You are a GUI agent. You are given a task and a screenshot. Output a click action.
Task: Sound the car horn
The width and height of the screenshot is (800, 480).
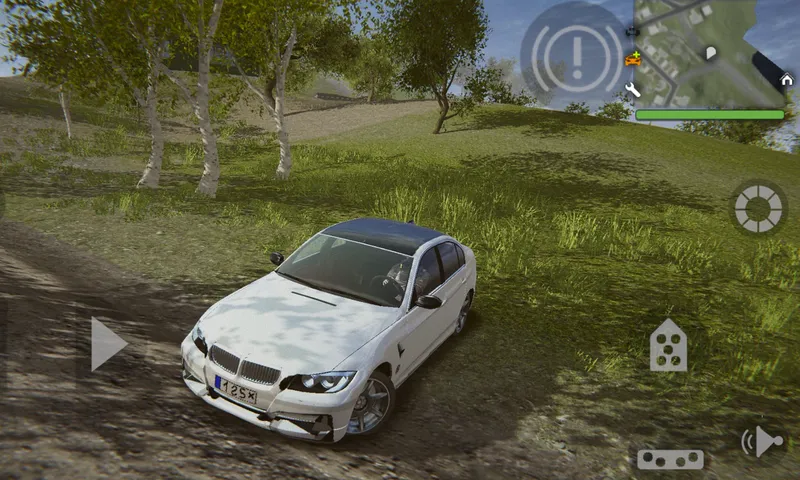[x=762, y=441]
